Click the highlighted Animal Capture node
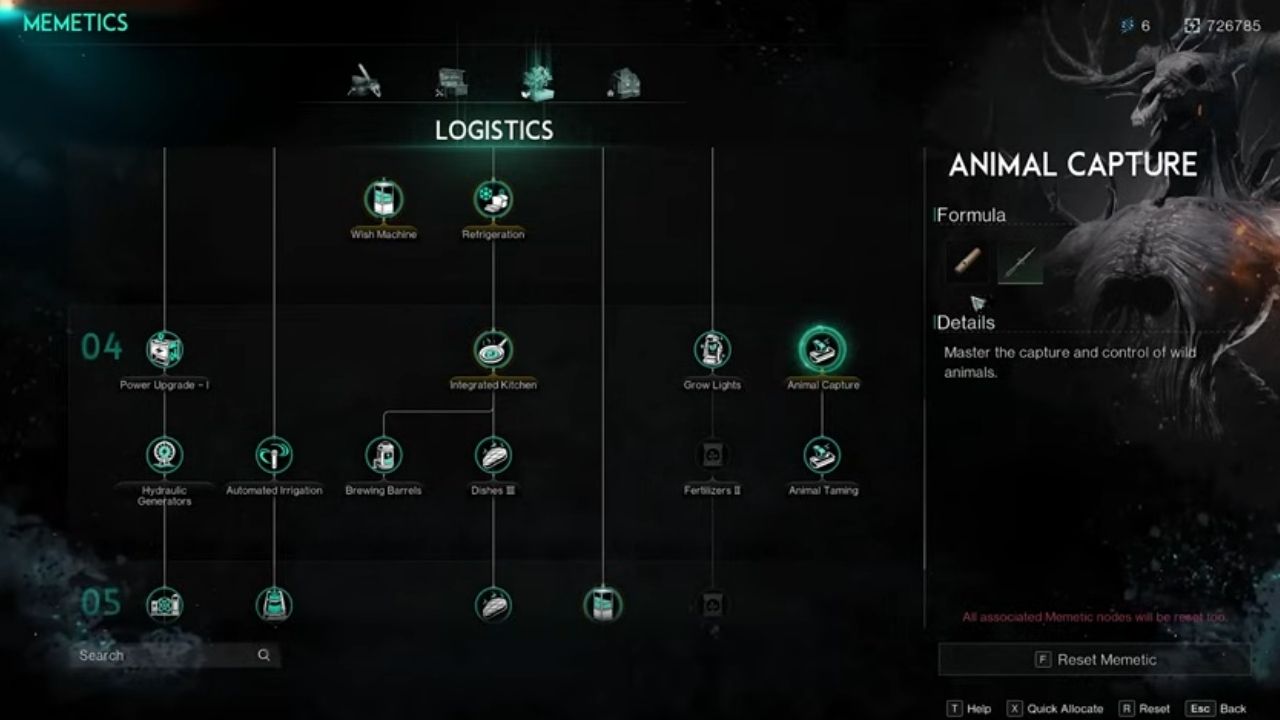The image size is (1280, 720). click(822, 350)
